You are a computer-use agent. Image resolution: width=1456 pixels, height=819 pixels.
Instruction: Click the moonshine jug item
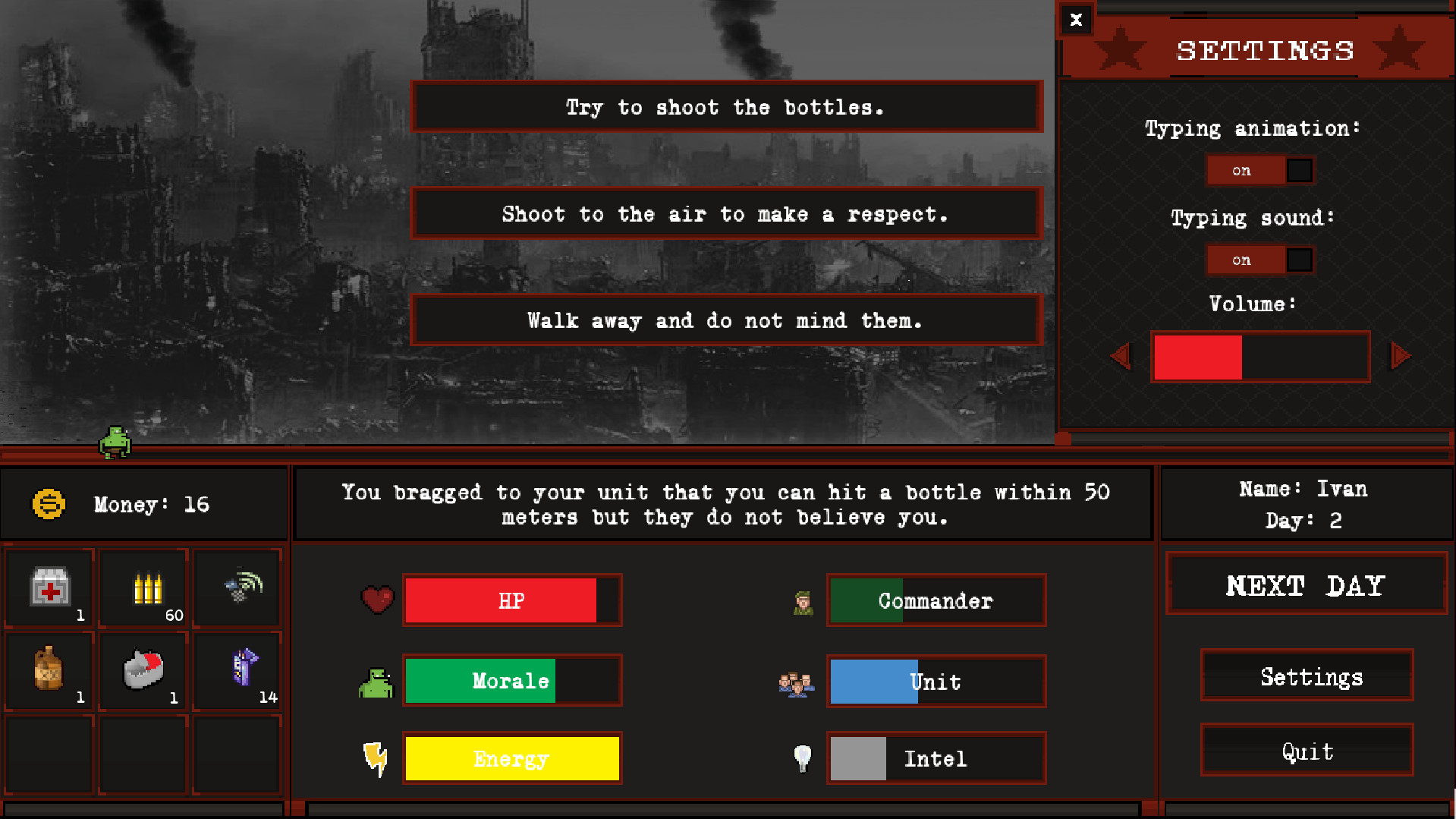pos(48,668)
